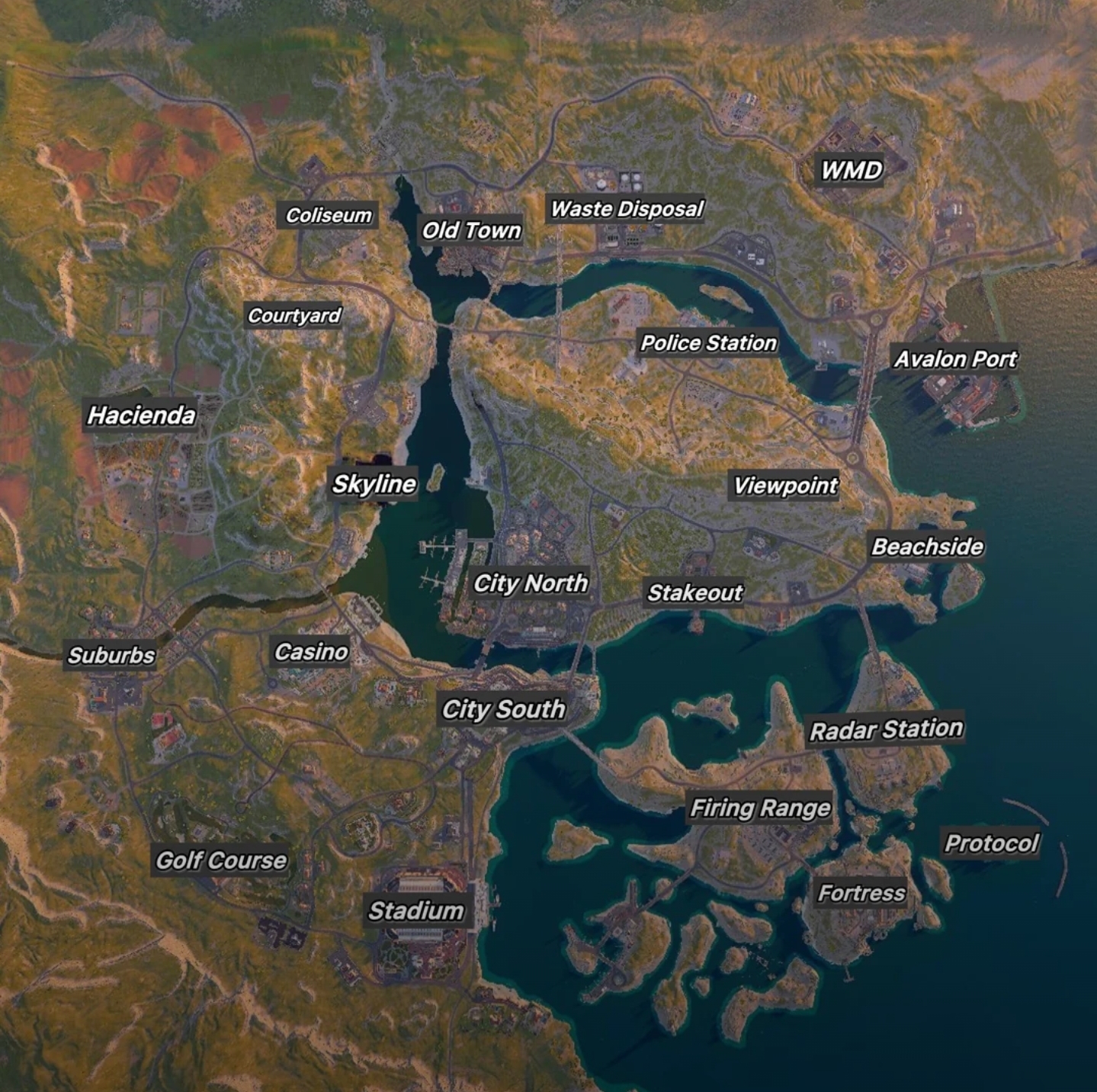This screenshot has width=1097, height=1092.
Task: Select the Beachside location label
Action: pyautogui.click(x=927, y=547)
